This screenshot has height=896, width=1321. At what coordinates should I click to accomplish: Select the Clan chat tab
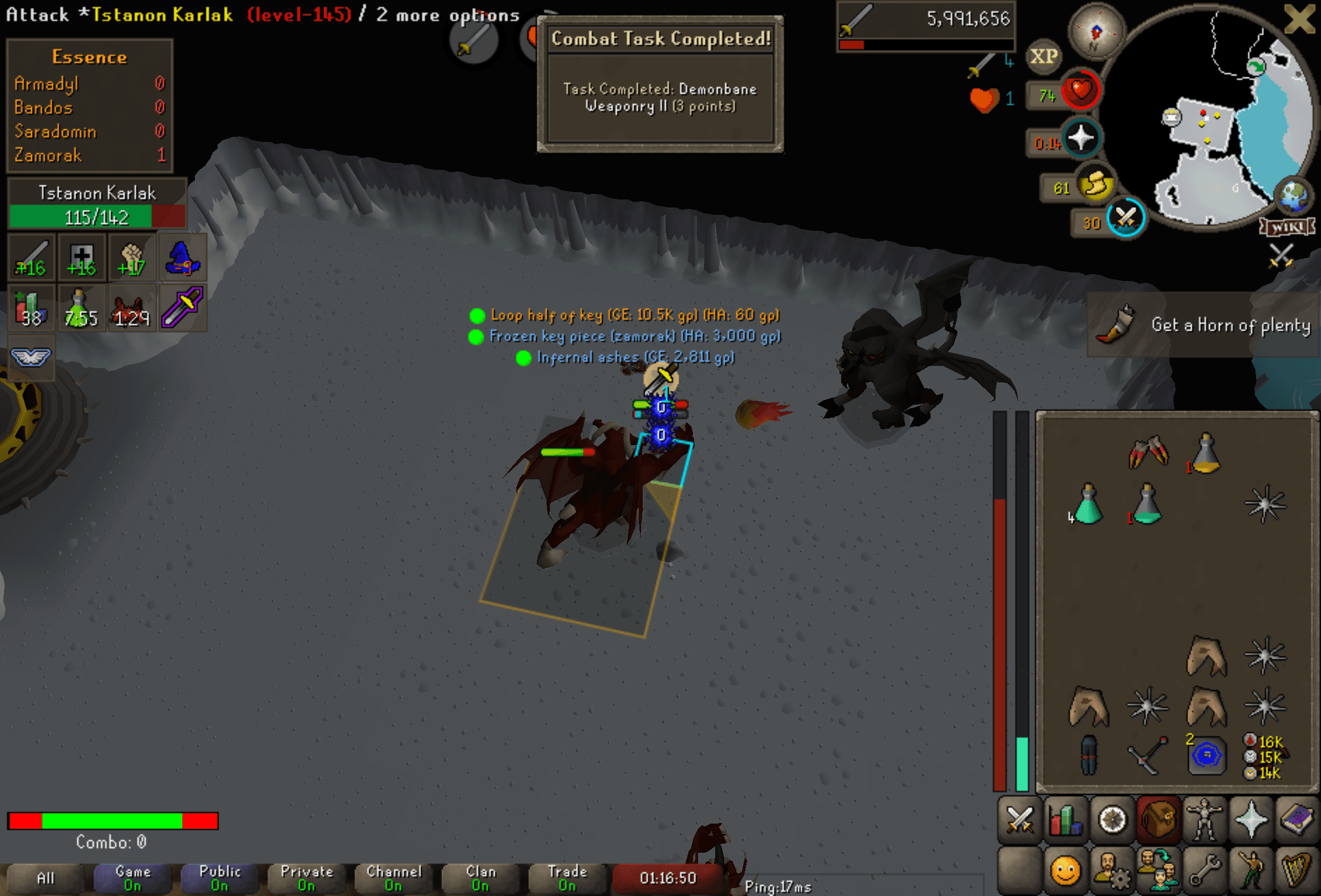point(480,878)
